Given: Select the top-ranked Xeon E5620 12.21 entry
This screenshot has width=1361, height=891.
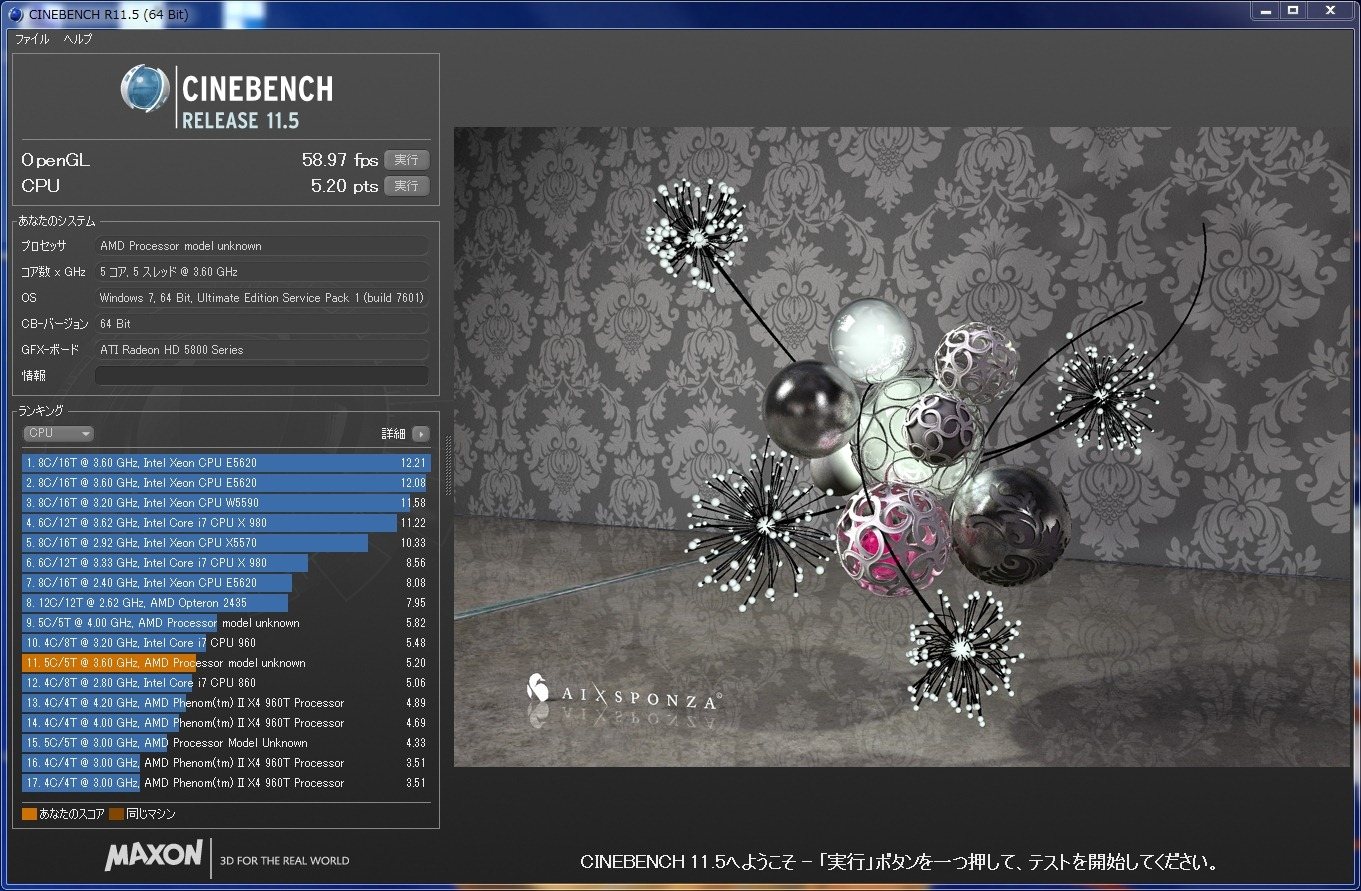Looking at the screenshot, I should pos(225,463).
